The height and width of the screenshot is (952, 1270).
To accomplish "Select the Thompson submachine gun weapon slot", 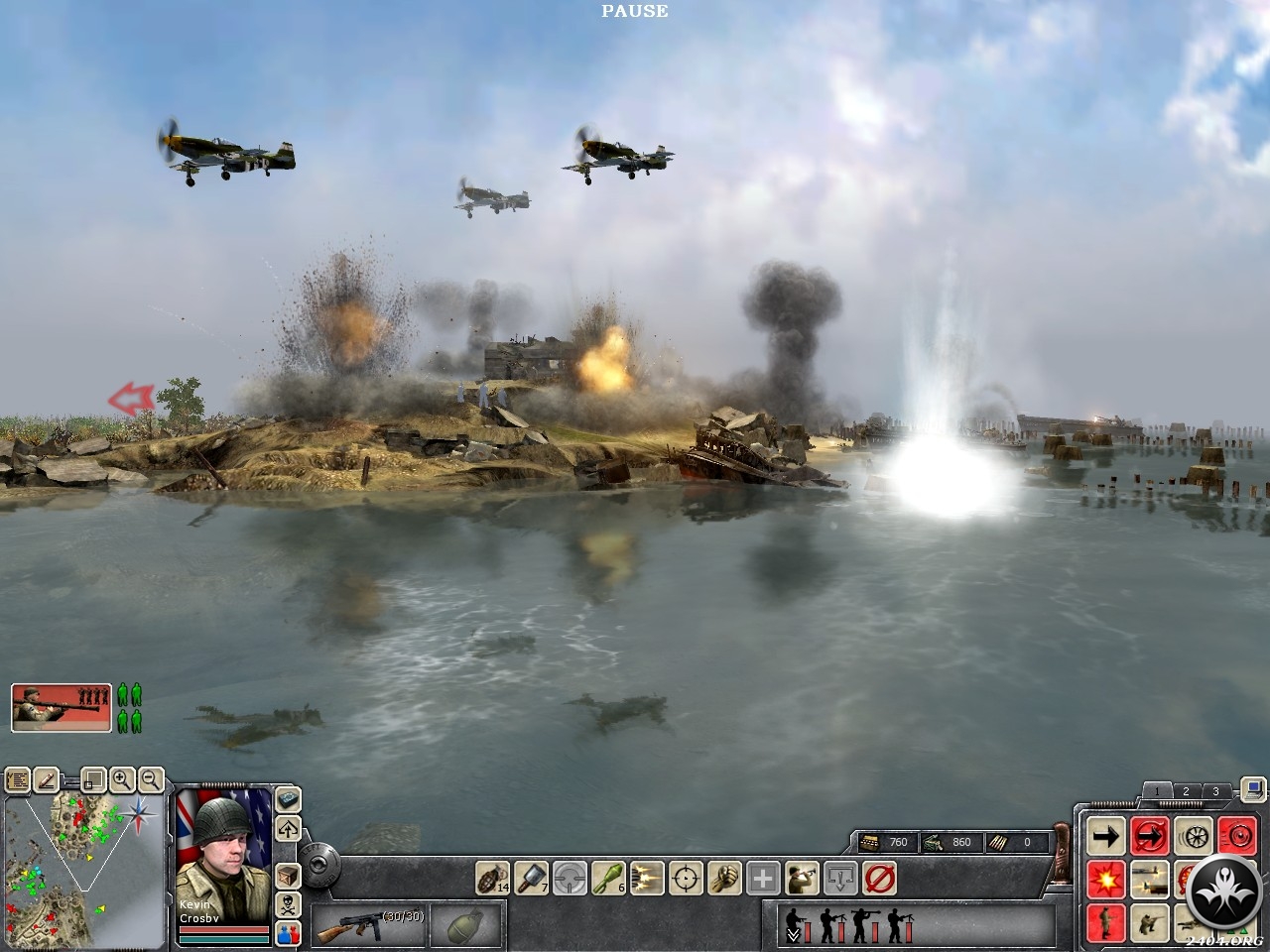I will pos(367,926).
